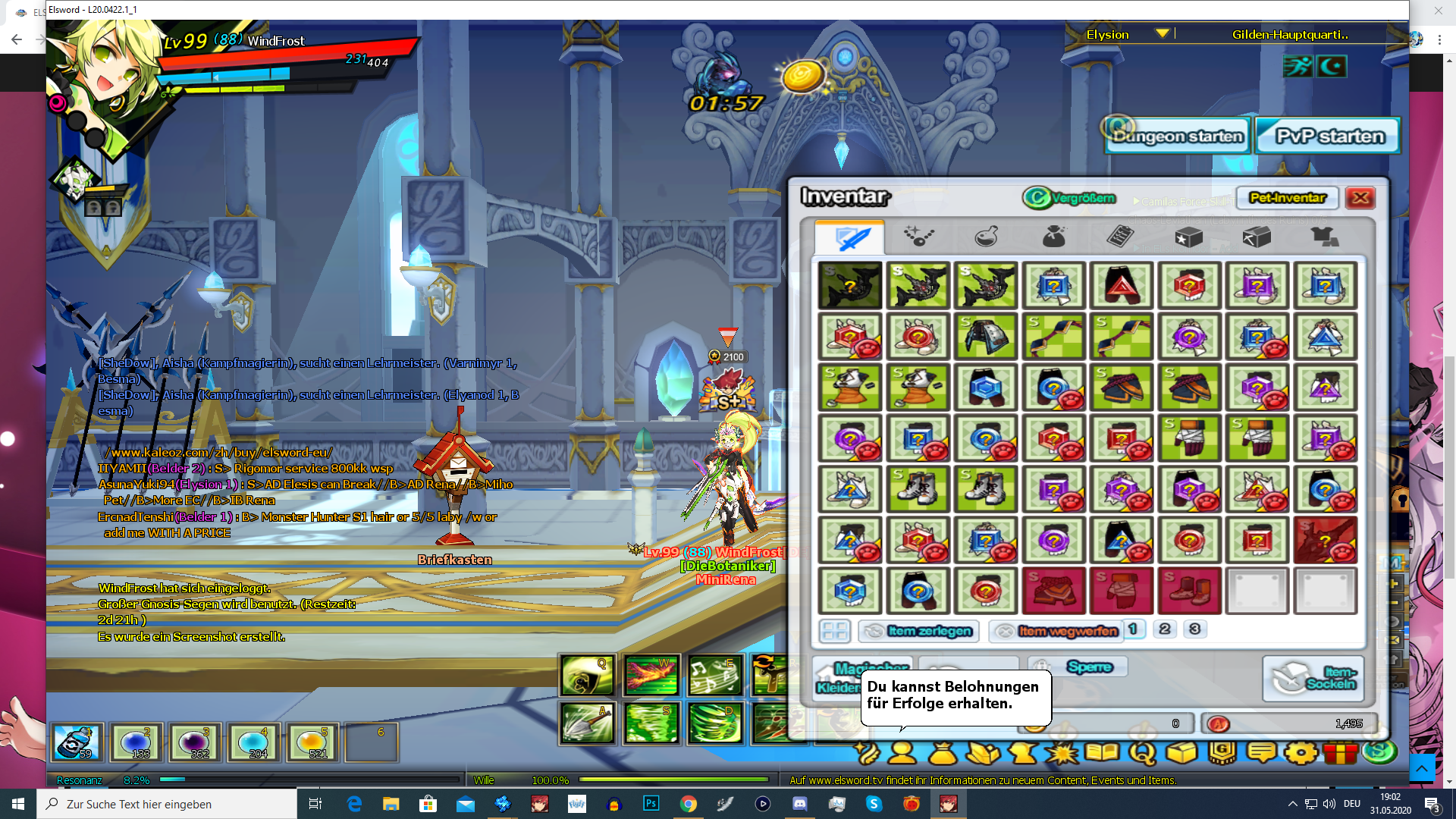Choose the Item zerlegen button
Image resolution: width=1456 pixels, height=819 pixels.
point(918,631)
